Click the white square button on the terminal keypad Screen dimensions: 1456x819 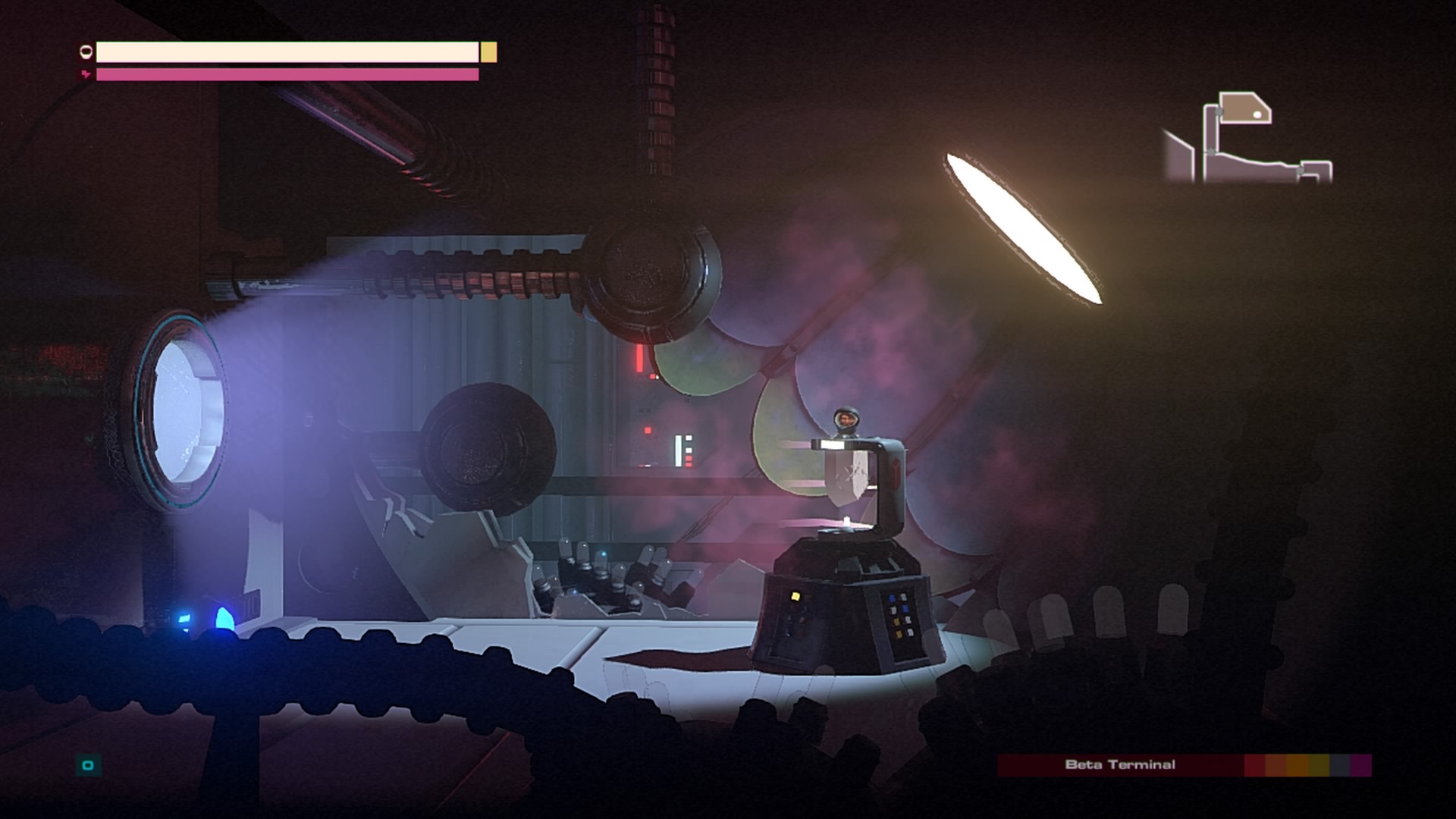(x=903, y=598)
